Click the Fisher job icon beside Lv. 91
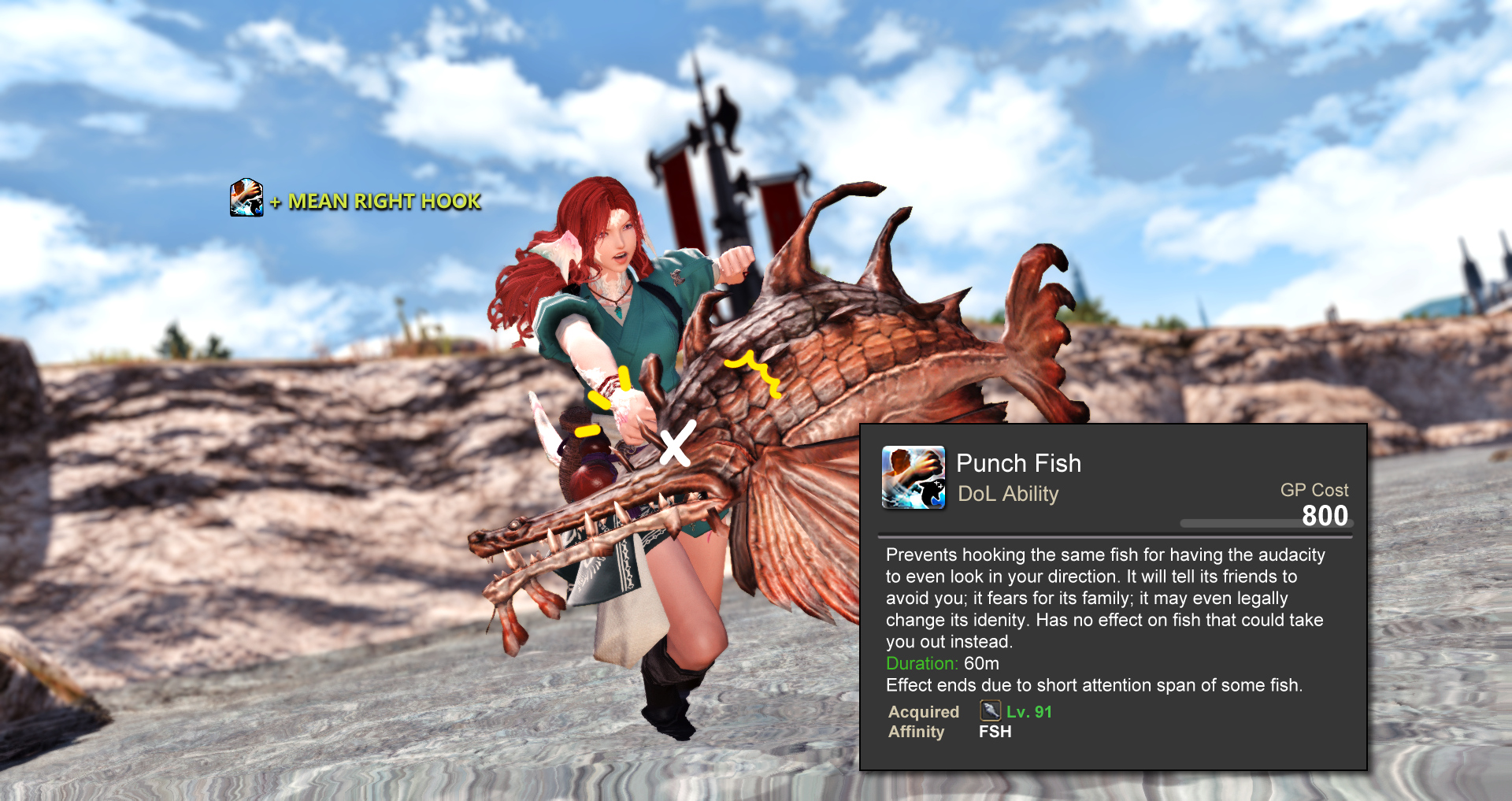The height and width of the screenshot is (801, 1512). point(990,711)
